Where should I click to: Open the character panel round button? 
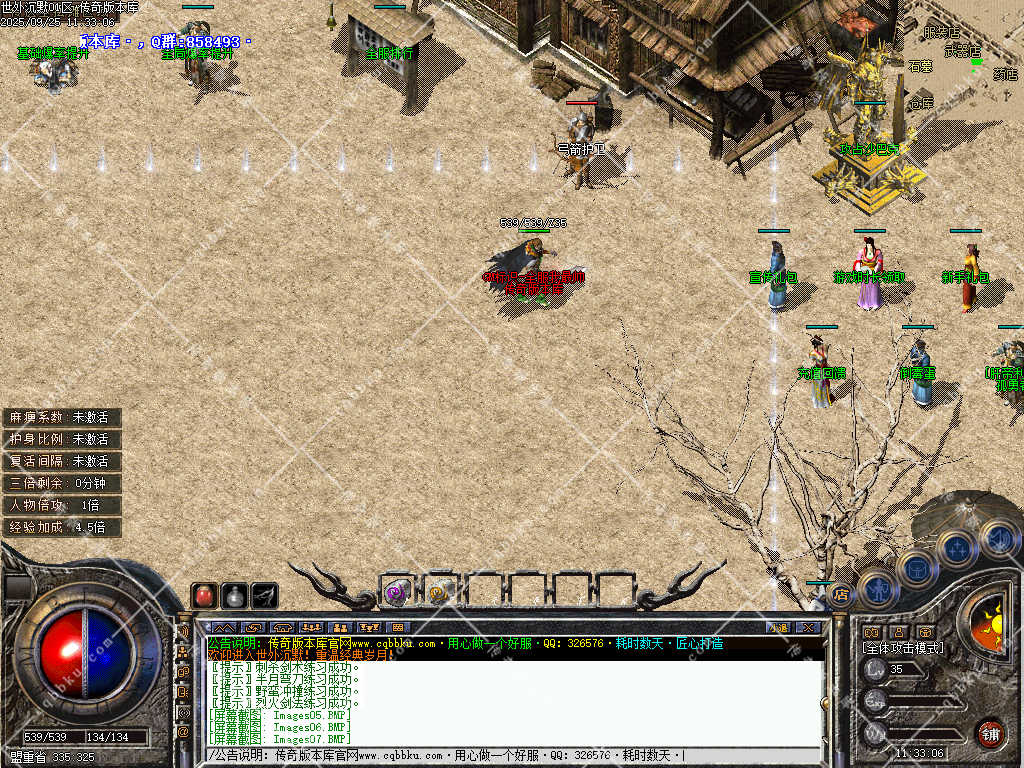[877, 589]
